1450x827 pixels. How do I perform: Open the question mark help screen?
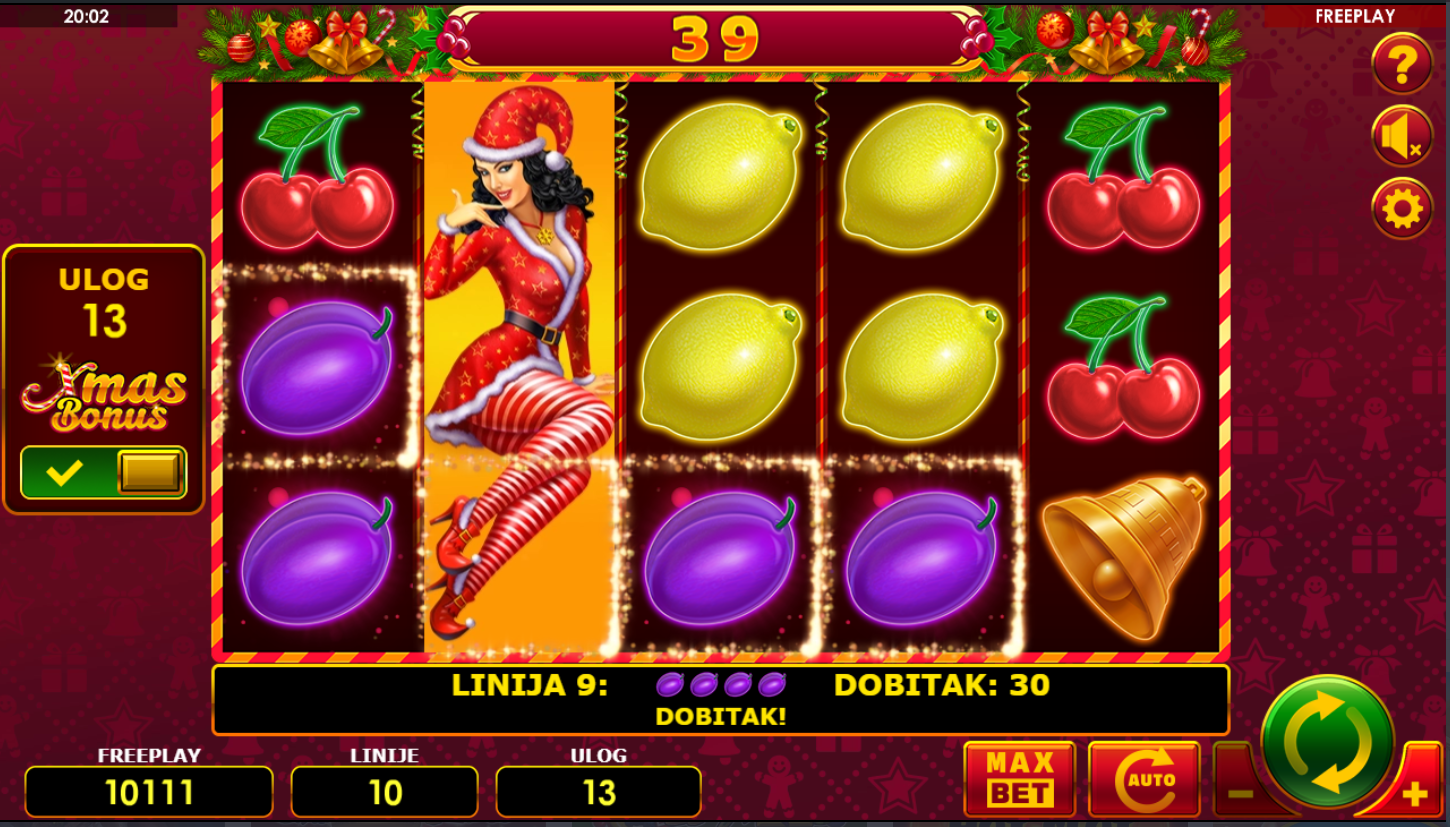click(1401, 65)
